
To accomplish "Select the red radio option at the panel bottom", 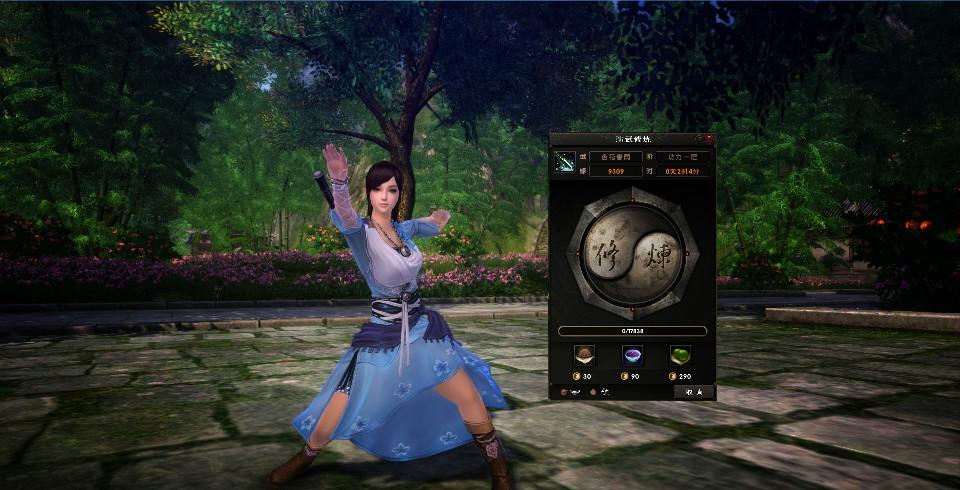I will (x=563, y=392).
